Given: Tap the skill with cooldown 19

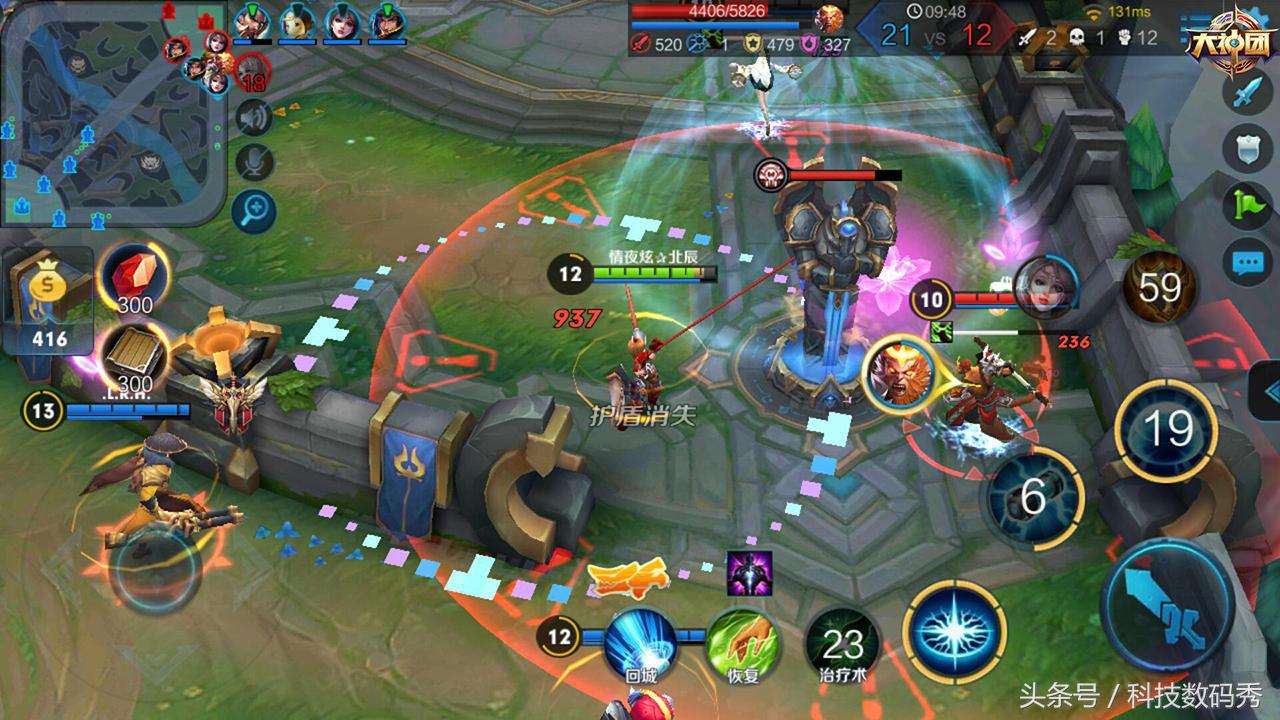Looking at the screenshot, I should tap(1166, 430).
